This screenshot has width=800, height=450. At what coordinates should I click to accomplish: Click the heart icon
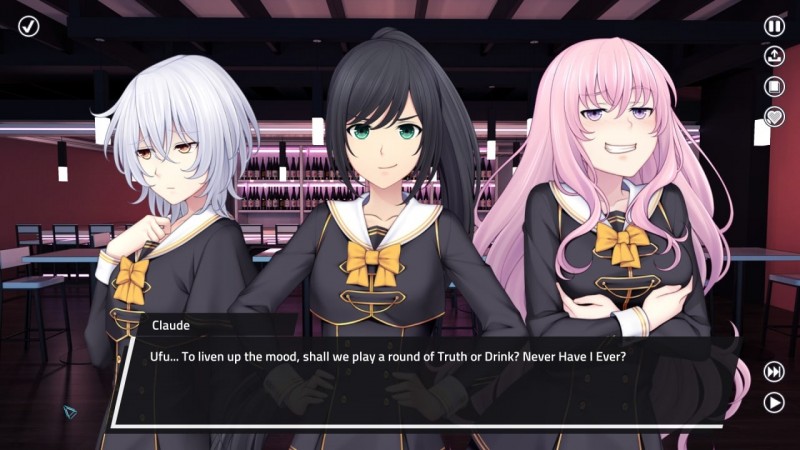pos(774,116)
